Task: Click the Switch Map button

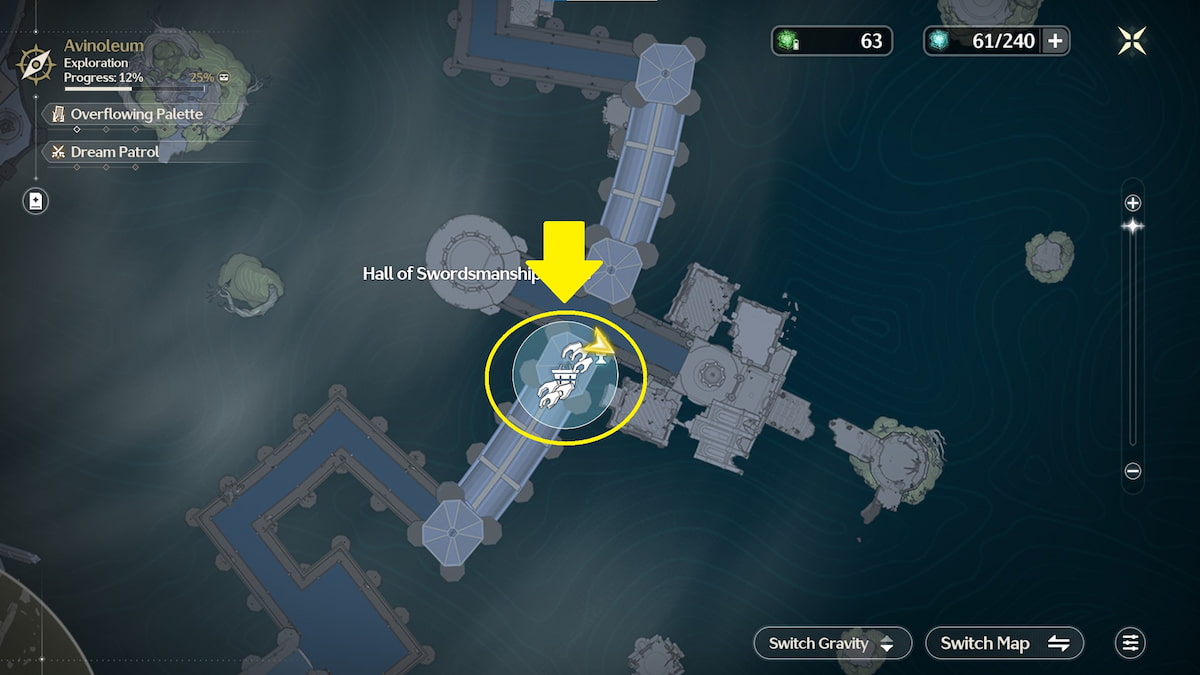Action: [x=1004, y=643]
